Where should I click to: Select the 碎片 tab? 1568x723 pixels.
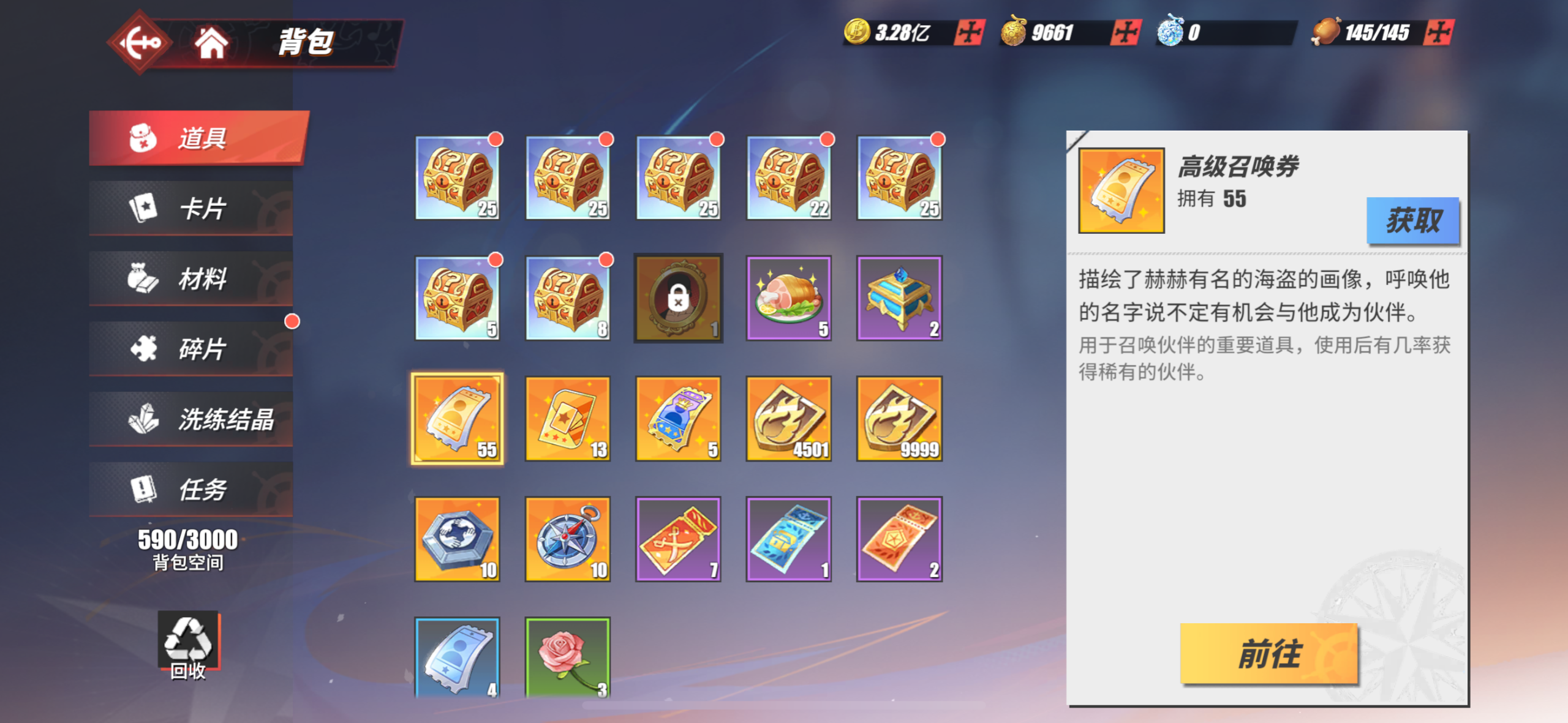[x=191, y=349]
